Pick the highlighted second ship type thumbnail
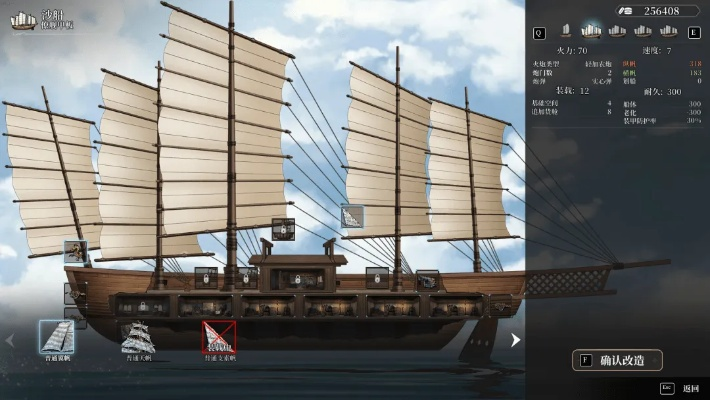This screenshot has height=400, width=710. [591, 32]
